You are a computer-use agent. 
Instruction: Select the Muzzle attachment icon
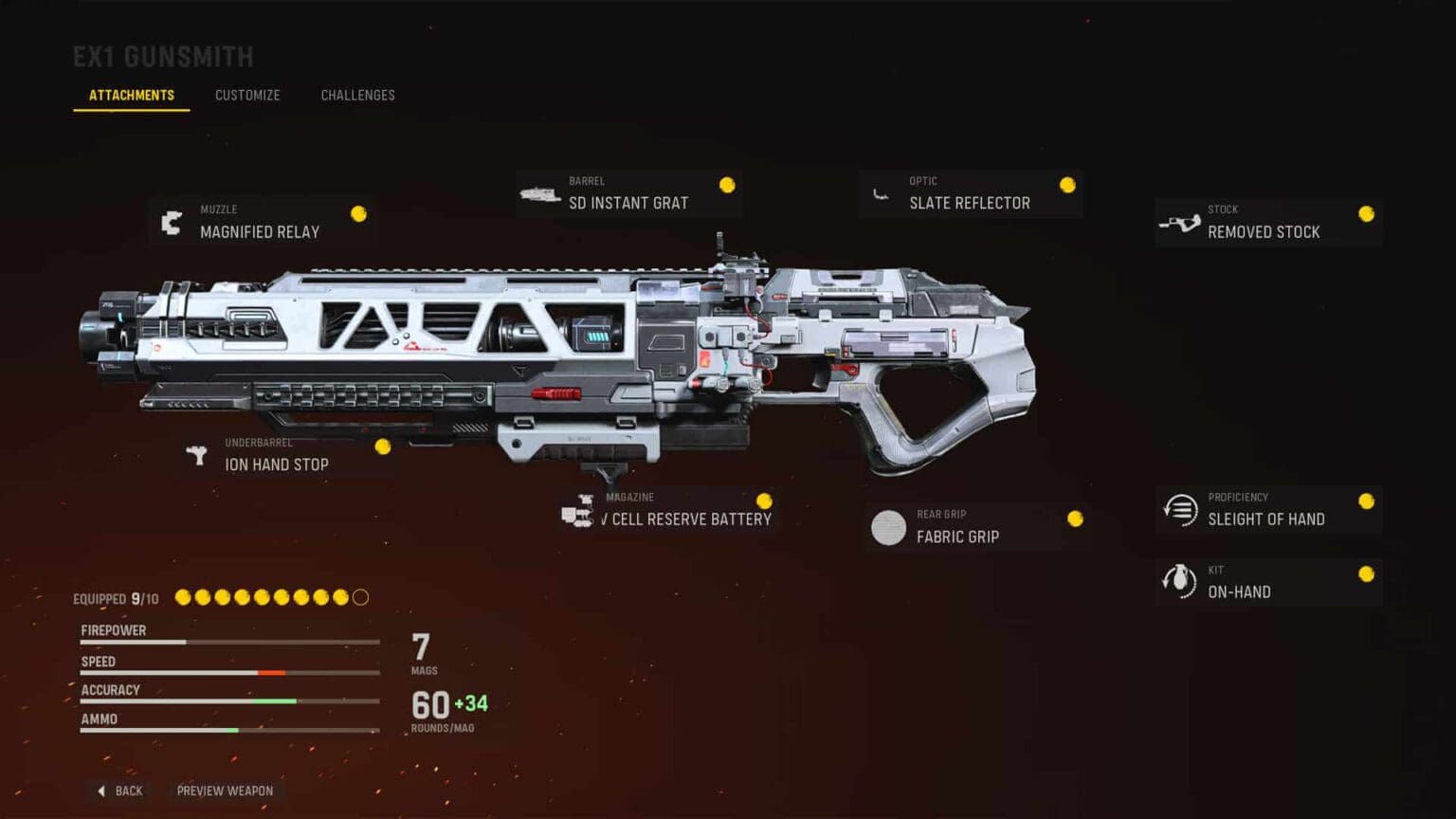172,223
